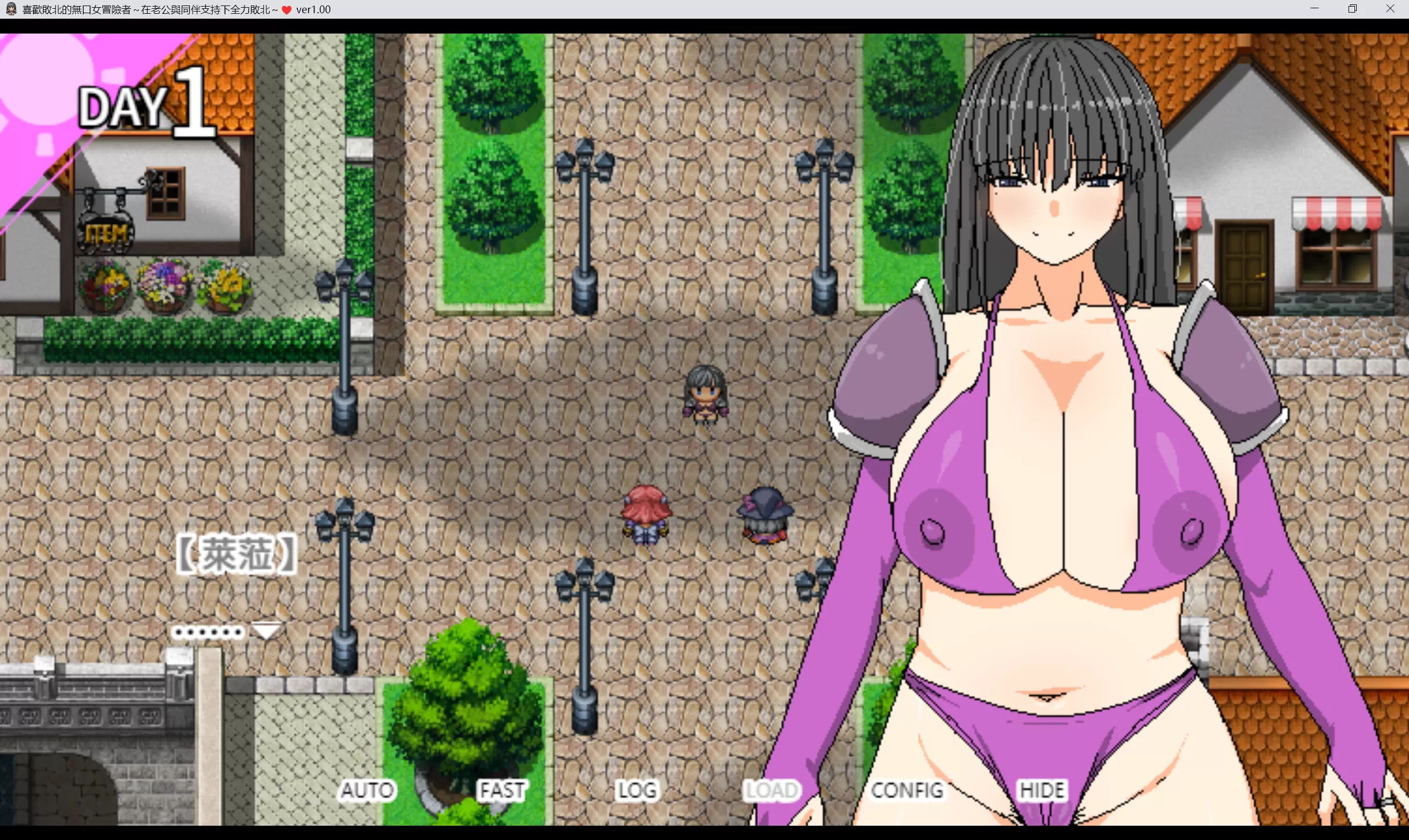Toggle AUTO dialogue advance
1409x840 pixels.
[x=367, y=790]
